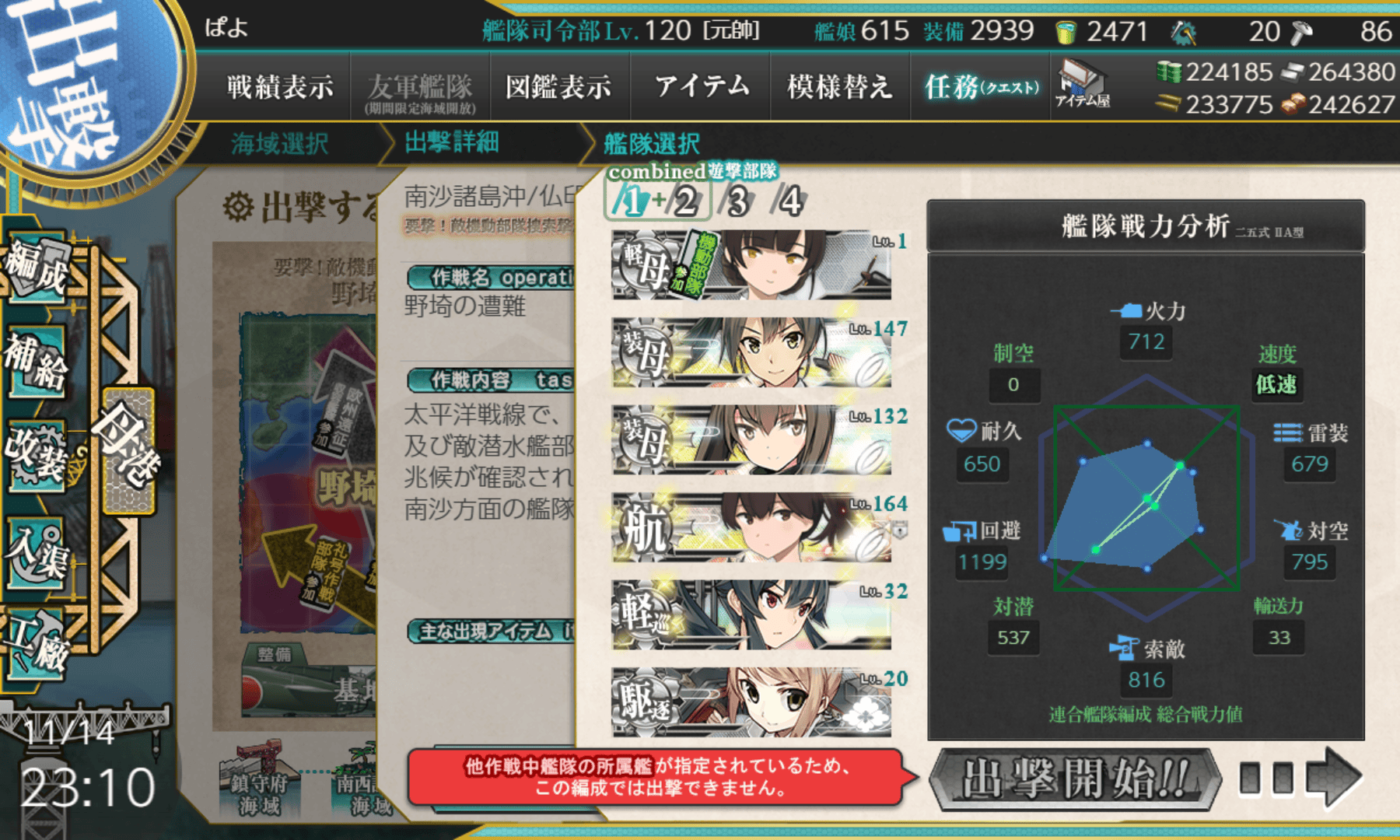Screen dimensions: 1400x840
Task: Return to 出撃詳細 step
Action: 452,143
